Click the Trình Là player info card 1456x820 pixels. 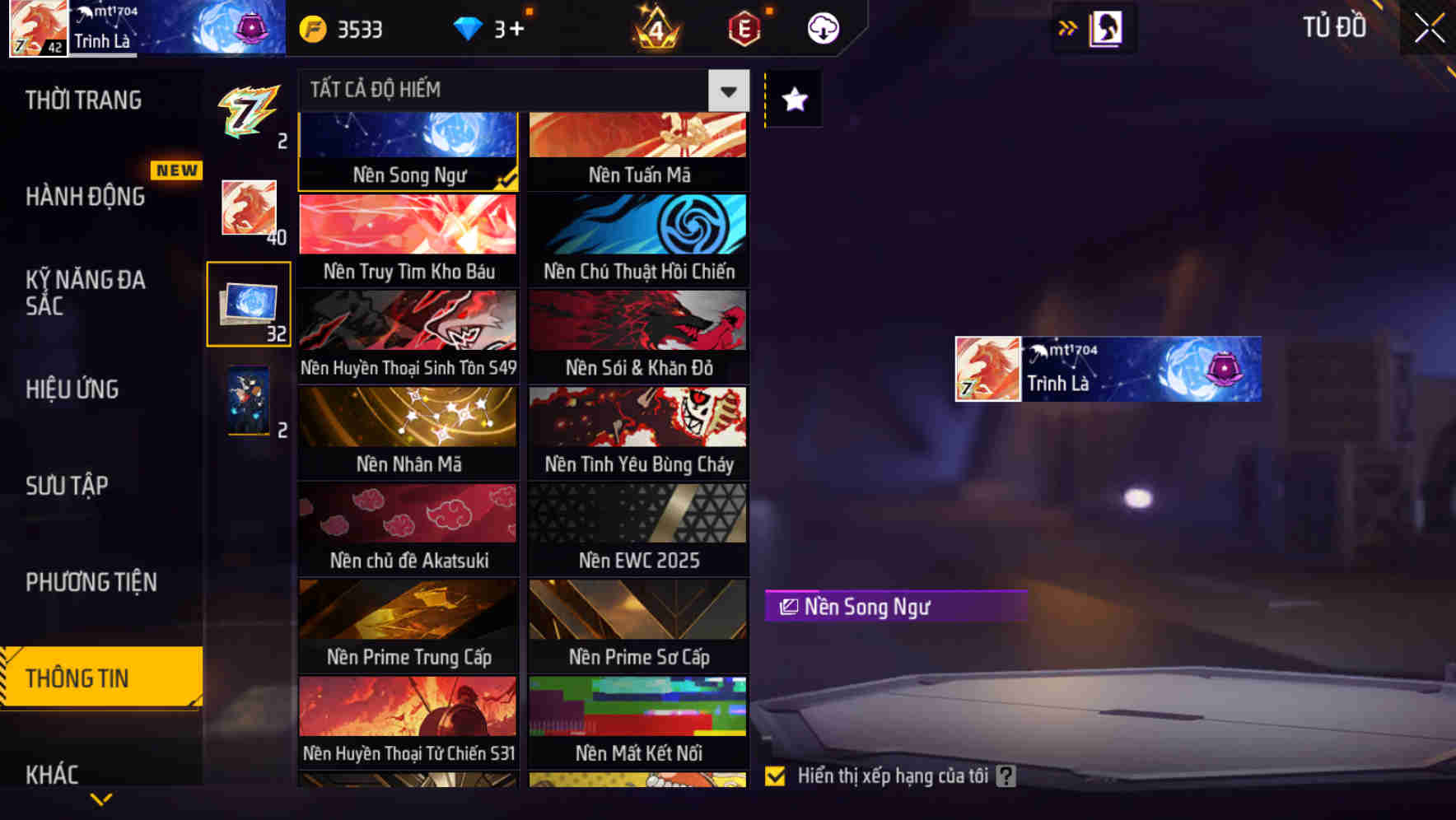pyautogui.click(x=1107, y=369)
